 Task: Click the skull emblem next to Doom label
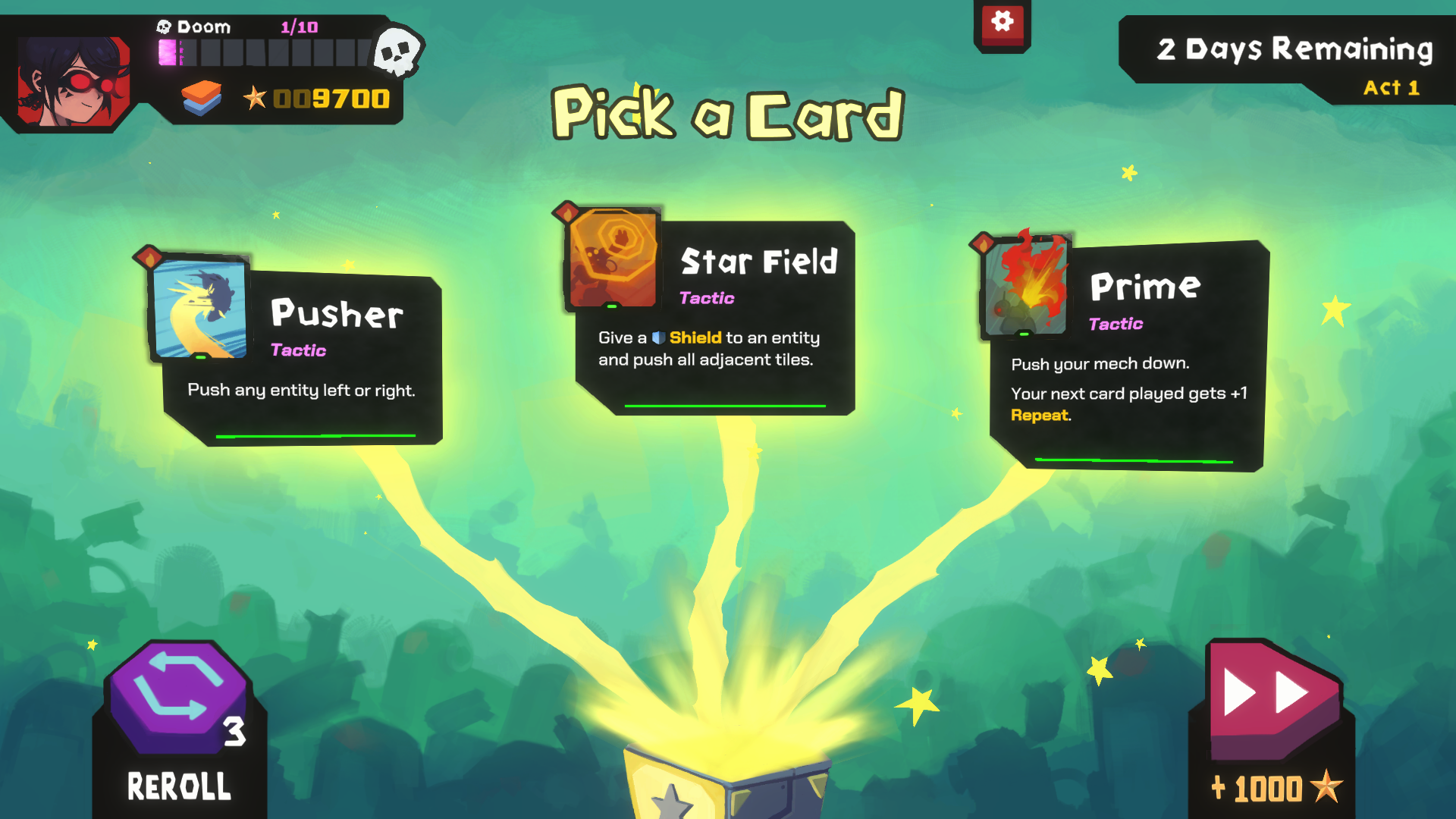(x=162, y=26)
